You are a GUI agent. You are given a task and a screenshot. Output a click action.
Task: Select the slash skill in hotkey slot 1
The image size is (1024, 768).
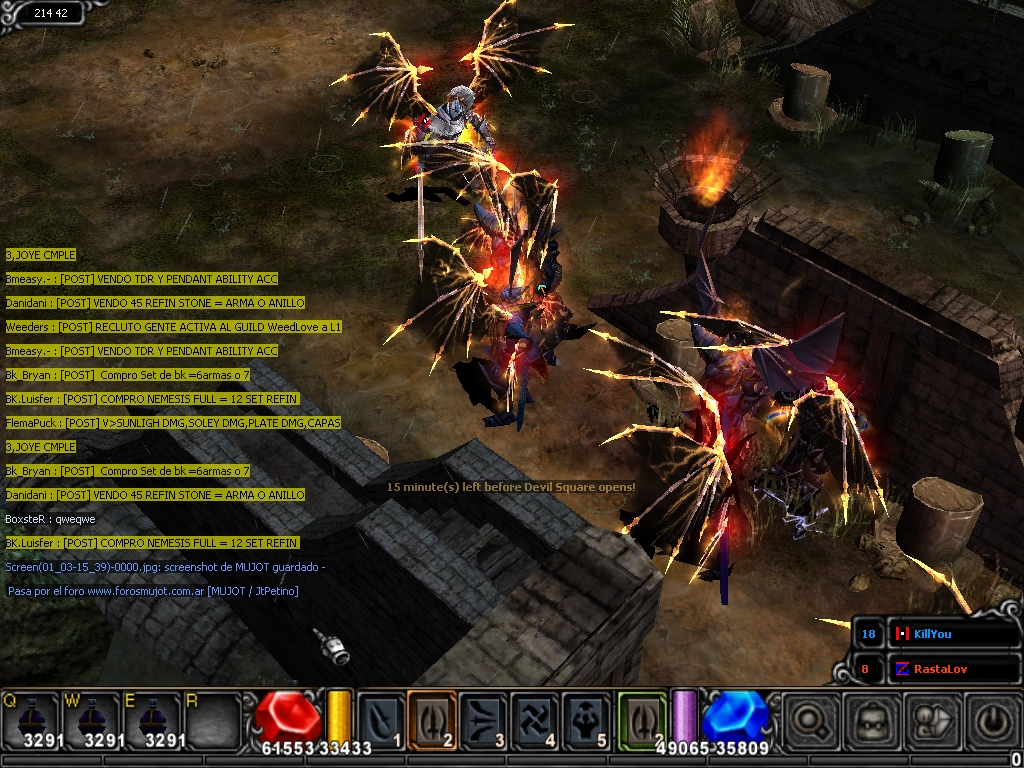(382, 720)
